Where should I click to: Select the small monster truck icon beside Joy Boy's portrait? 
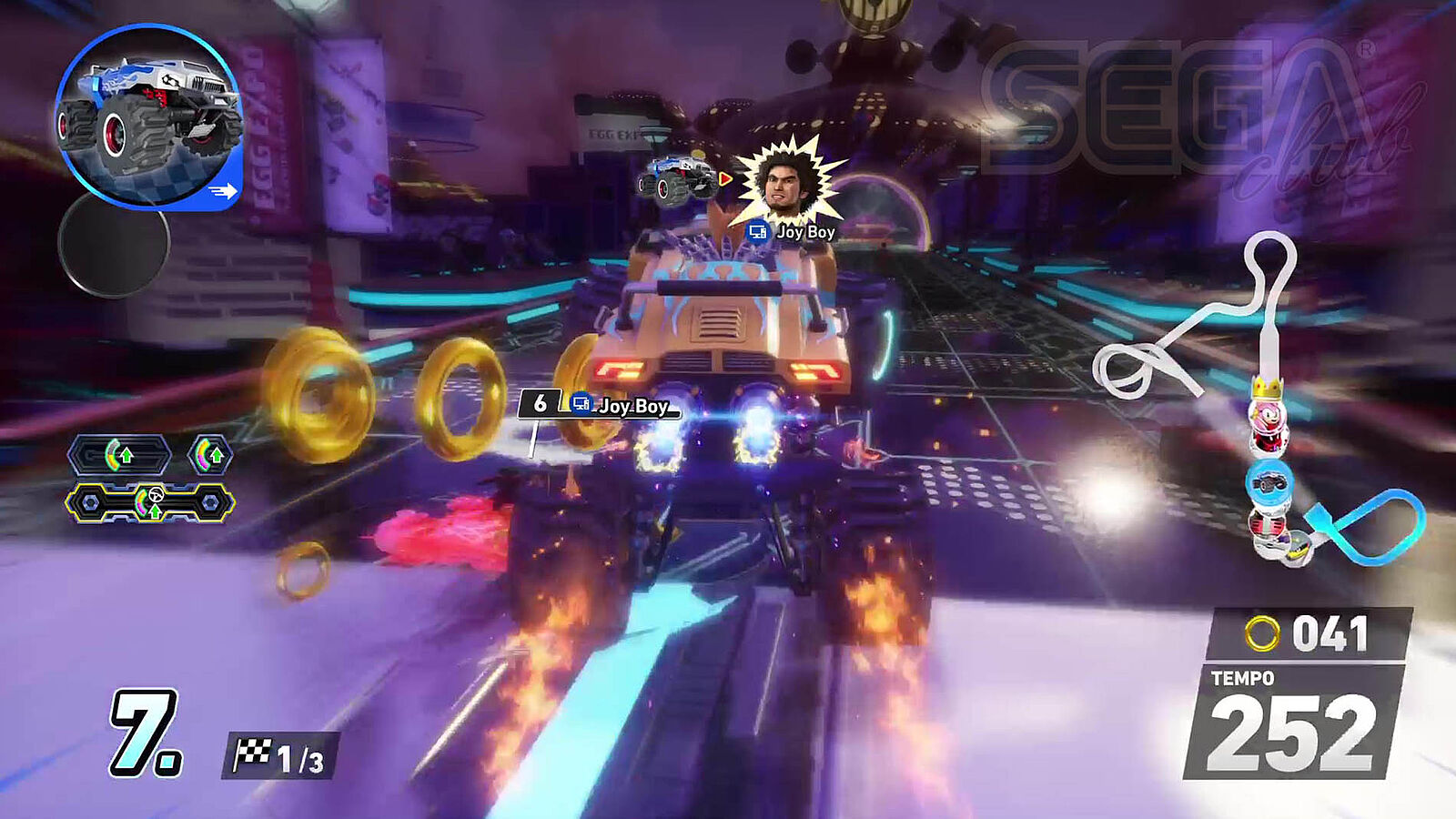(674, 178)
